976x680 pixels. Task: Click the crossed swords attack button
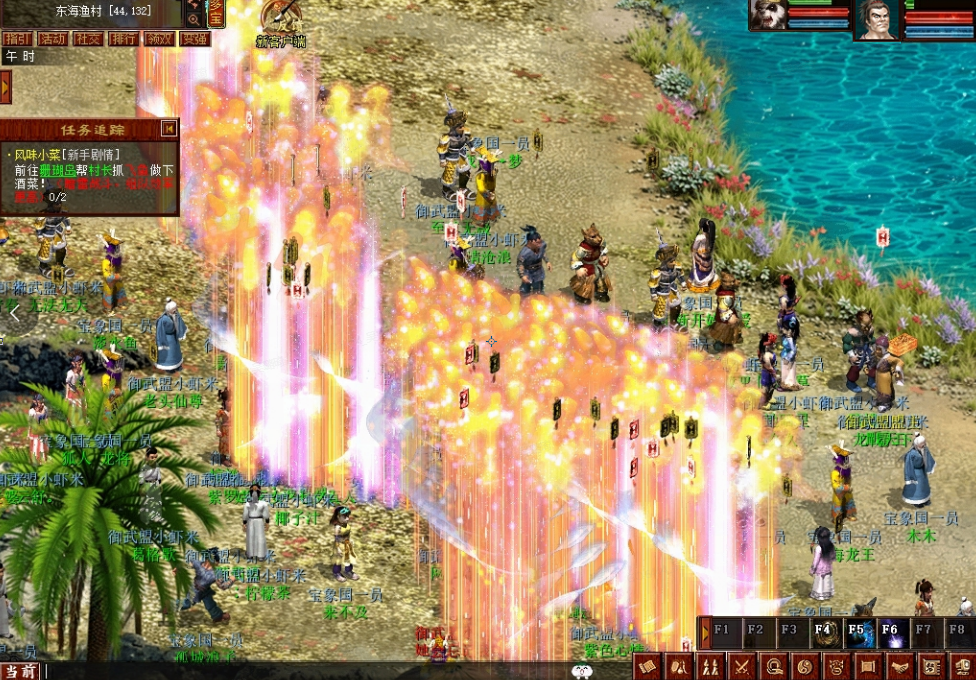pyautogui.click(x=743, y=666)
